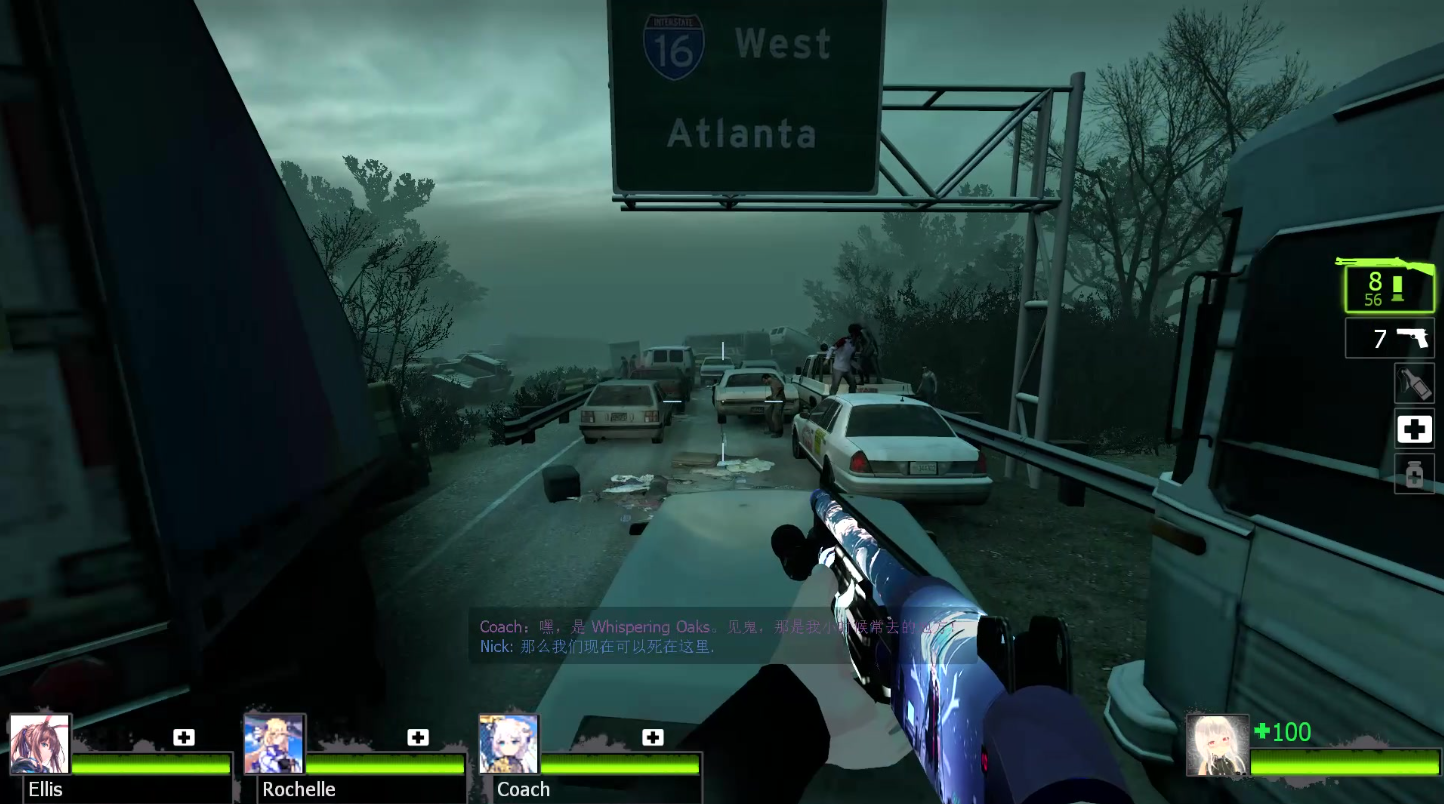Click the medkit icon on Rochelle's panel
This screenshot has height=804, width=1444.
click(x=418, y=738)
